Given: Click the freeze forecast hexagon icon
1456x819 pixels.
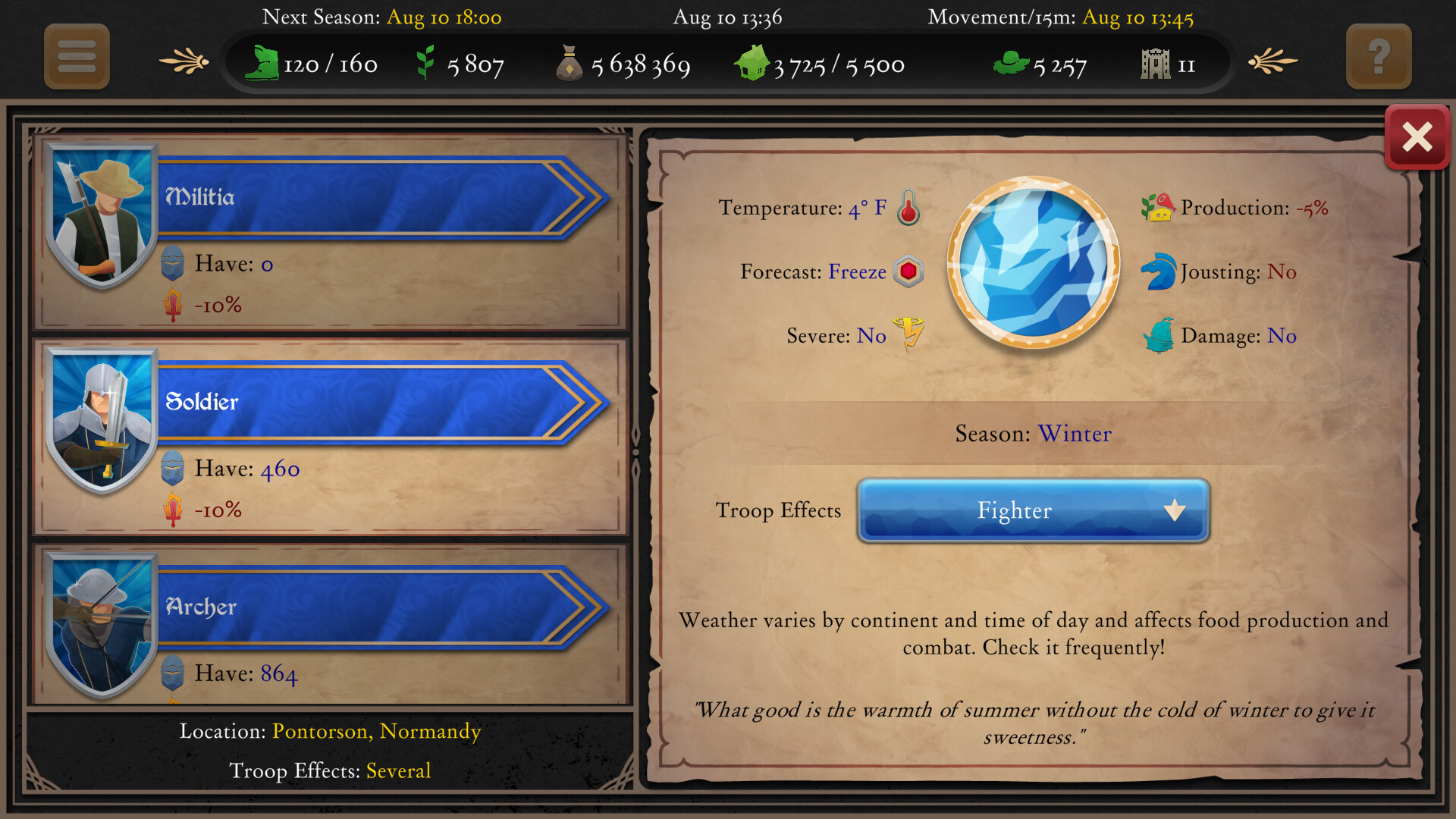Looking at the screenshot, I should pyautogui.click(x=910, y=271).
